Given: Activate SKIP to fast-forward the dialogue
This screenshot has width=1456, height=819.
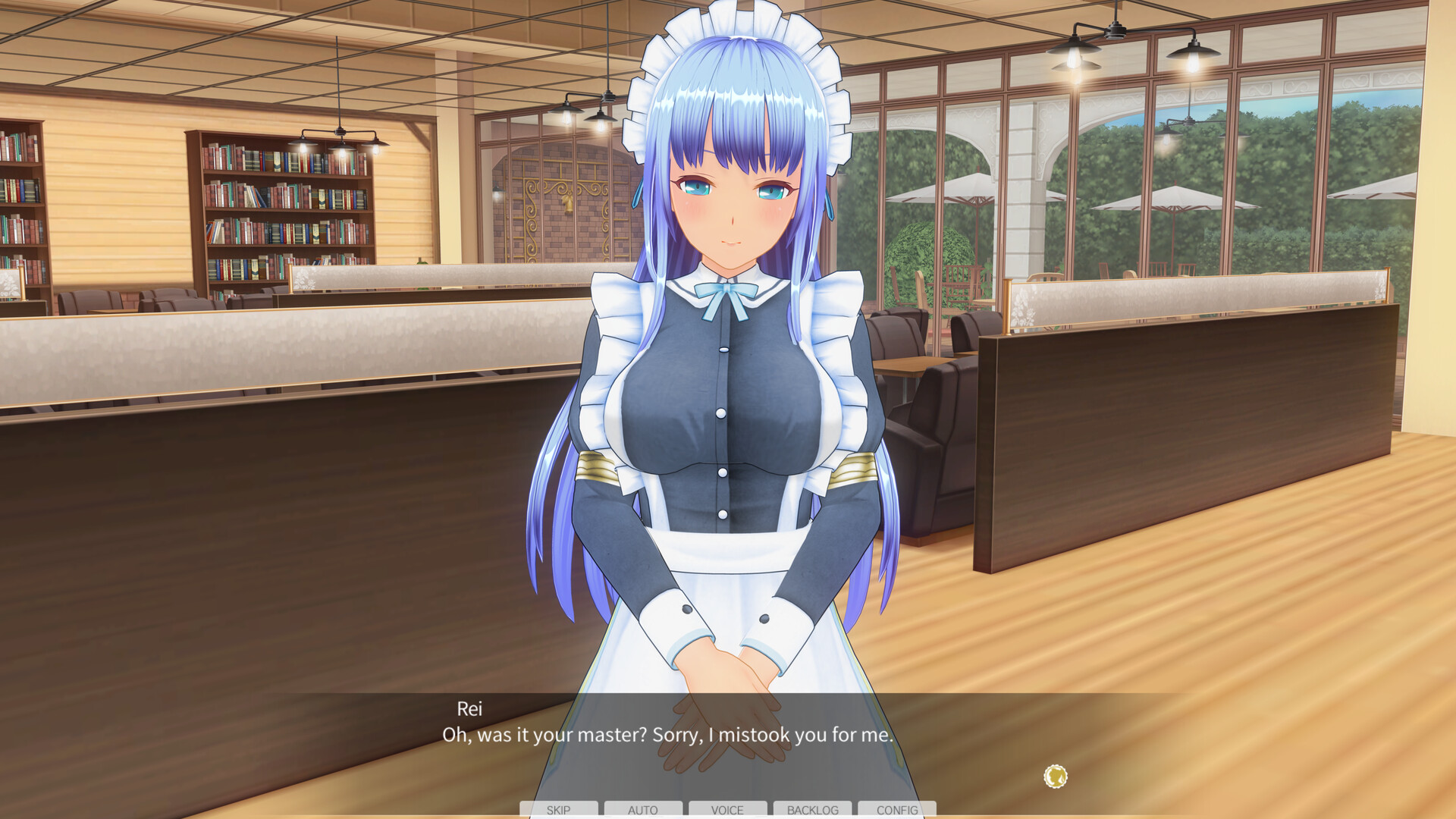Looking at the screenshot, I should [559, 810].
